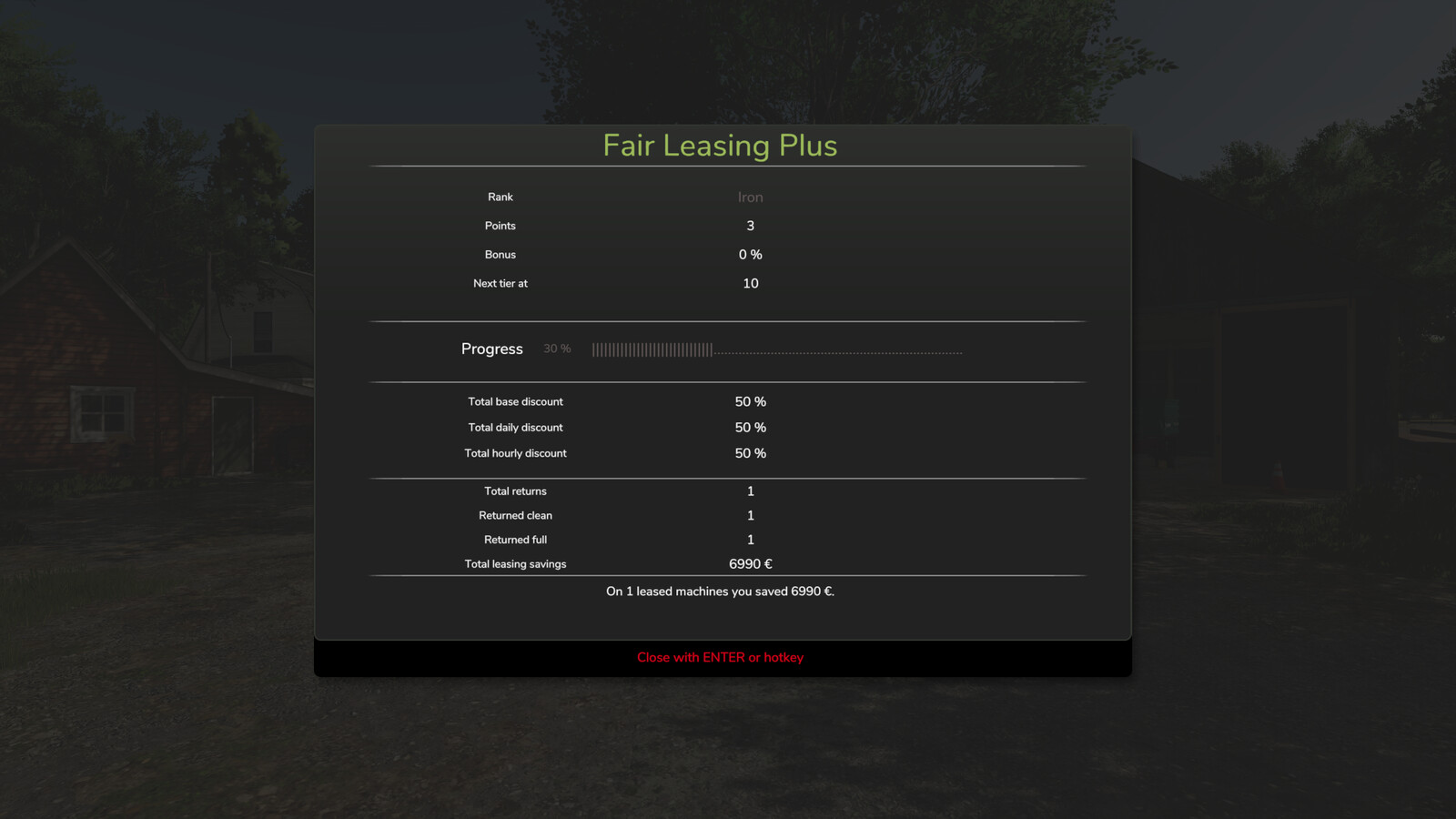Click the Returned full row
The image size is (1456, 819).
(515, 539)
